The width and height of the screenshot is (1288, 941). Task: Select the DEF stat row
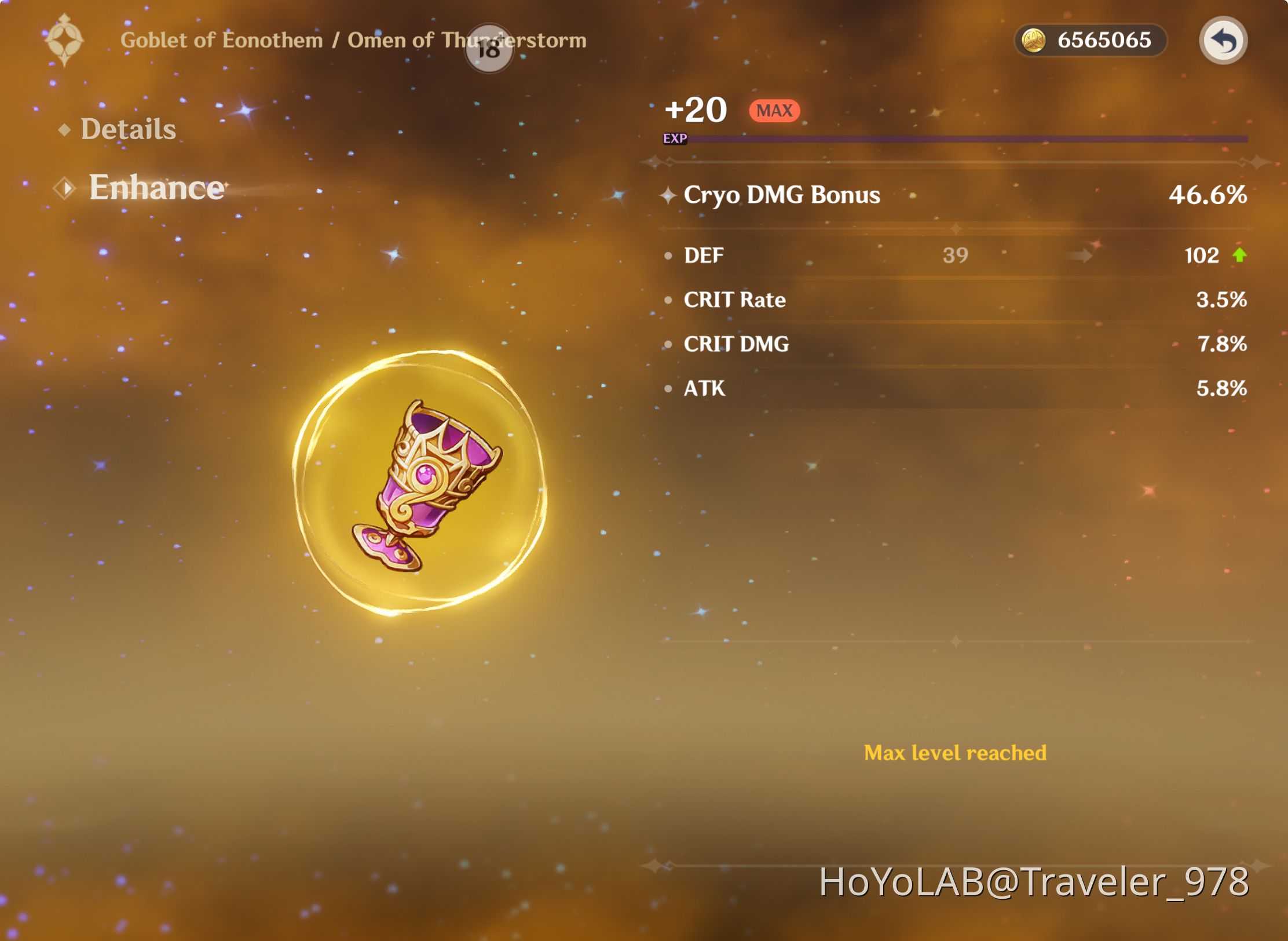[x=956, y=255]
